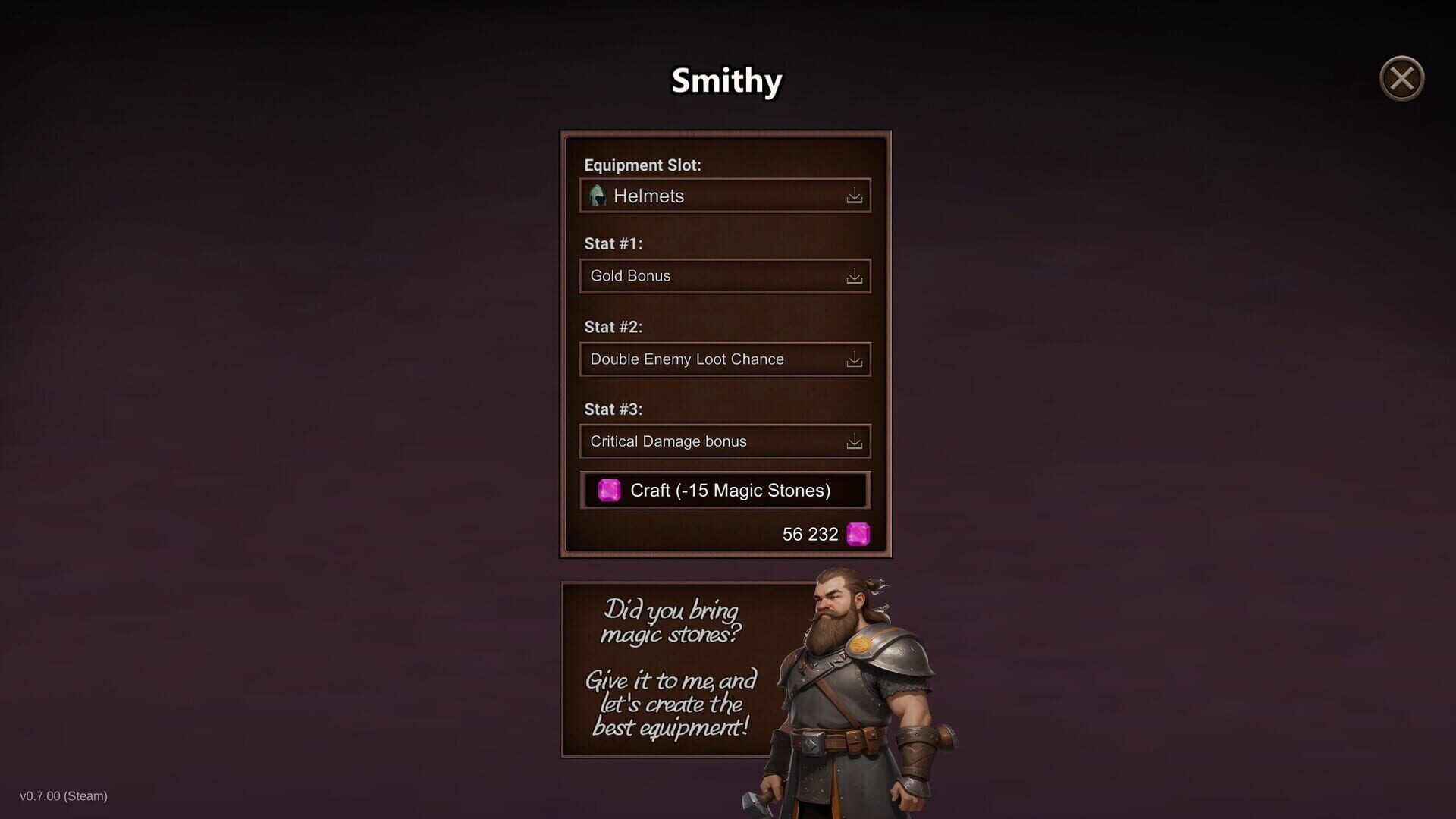Open the Stat #1 Gold Bonus dropdown
The height and width of the screenshot is (819, 1456).
point(724,276)
